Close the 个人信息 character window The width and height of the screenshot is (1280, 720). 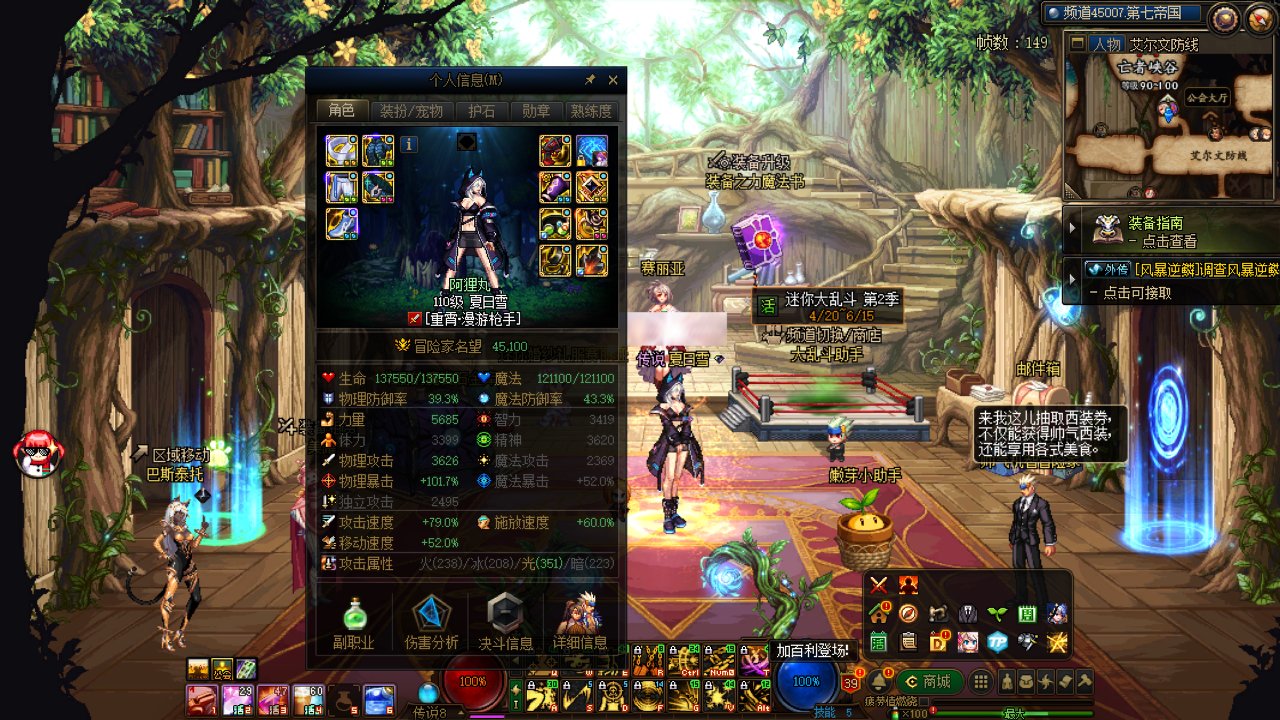point(613,80)
